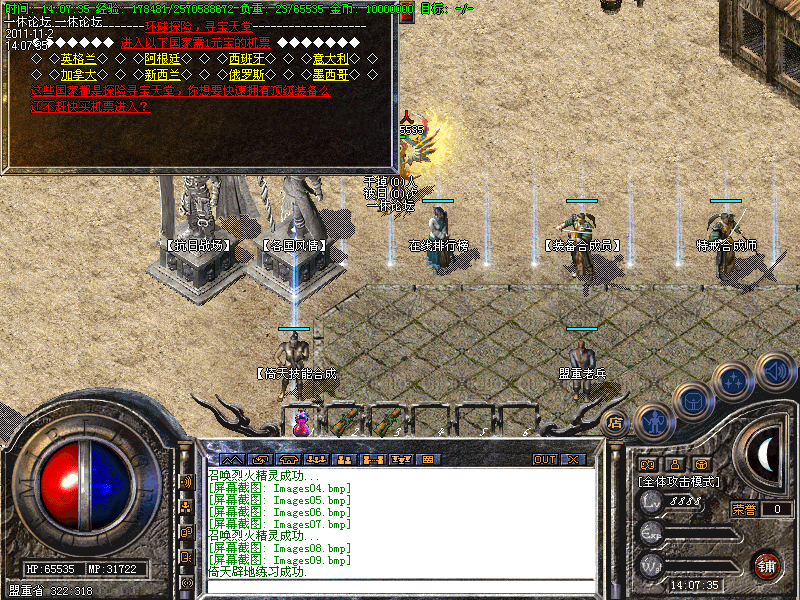Pick the 俄罗斯 destination link

[x=248, y=74]
